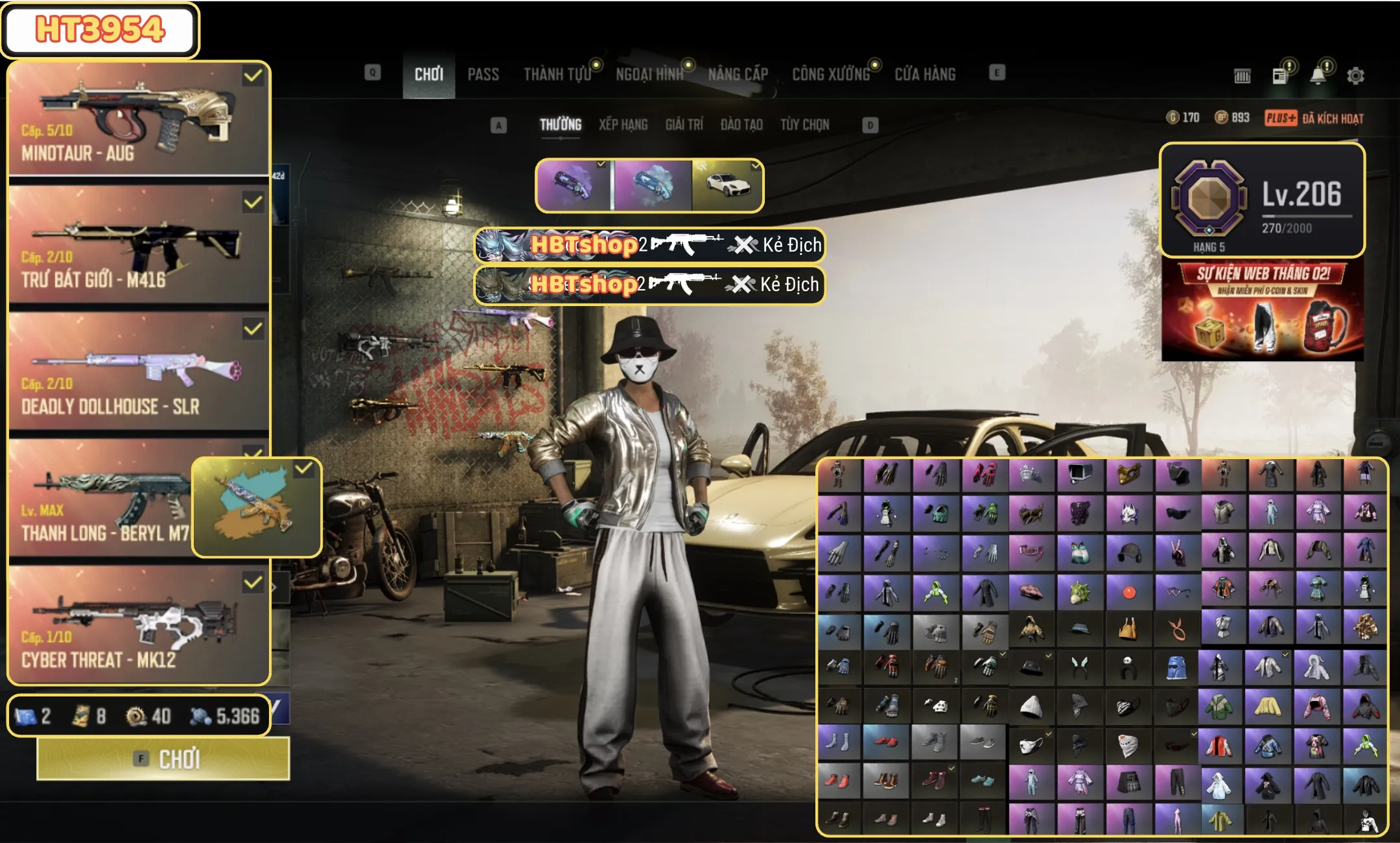This screenshot has height=843, width=1400.
Task: Switch to the CÔNG XƯỞNG tab
Action: pos(831,75)
